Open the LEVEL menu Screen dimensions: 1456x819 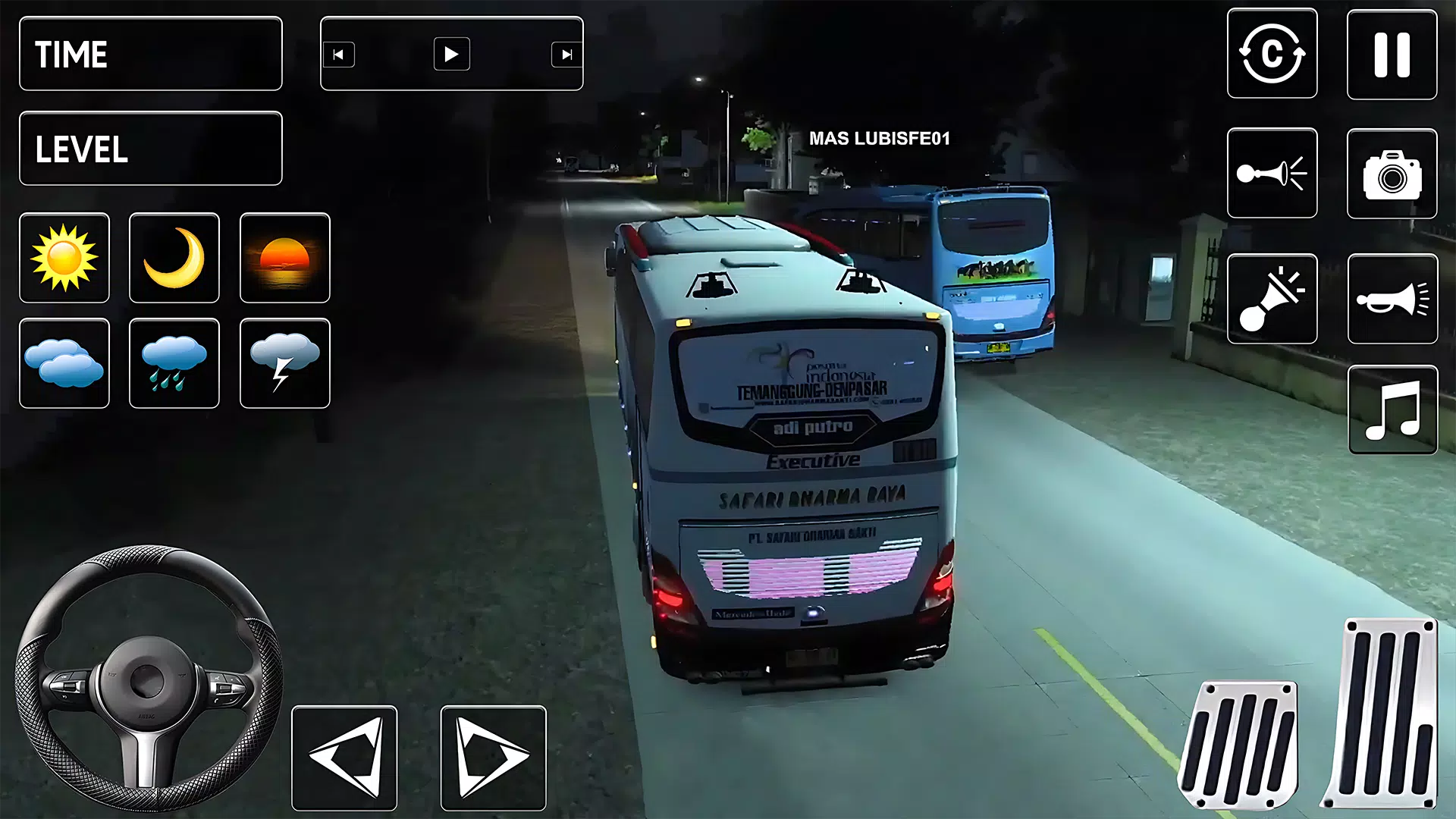tap(149, 149)
